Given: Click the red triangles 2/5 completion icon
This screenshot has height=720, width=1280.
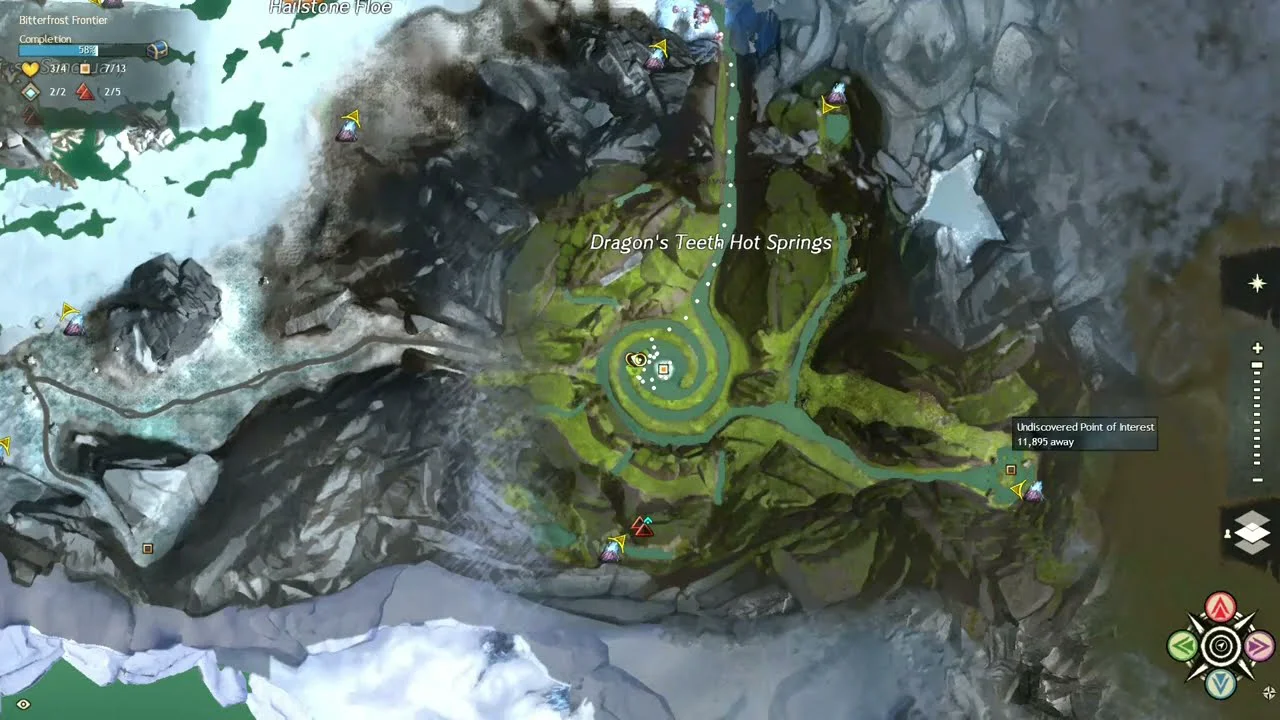Looking at the screenshot, I should click(85, 92).
